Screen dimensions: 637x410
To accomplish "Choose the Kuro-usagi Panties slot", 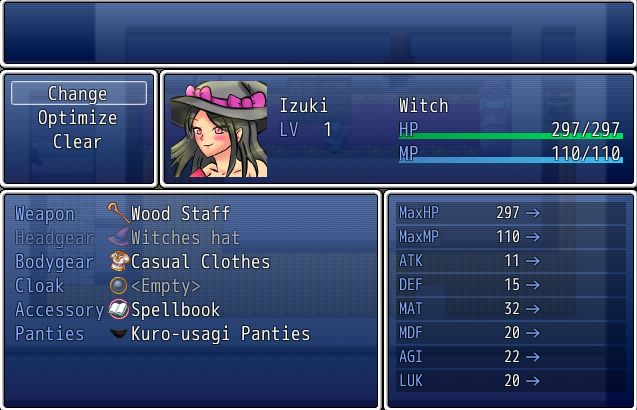I will click(220, 334).
